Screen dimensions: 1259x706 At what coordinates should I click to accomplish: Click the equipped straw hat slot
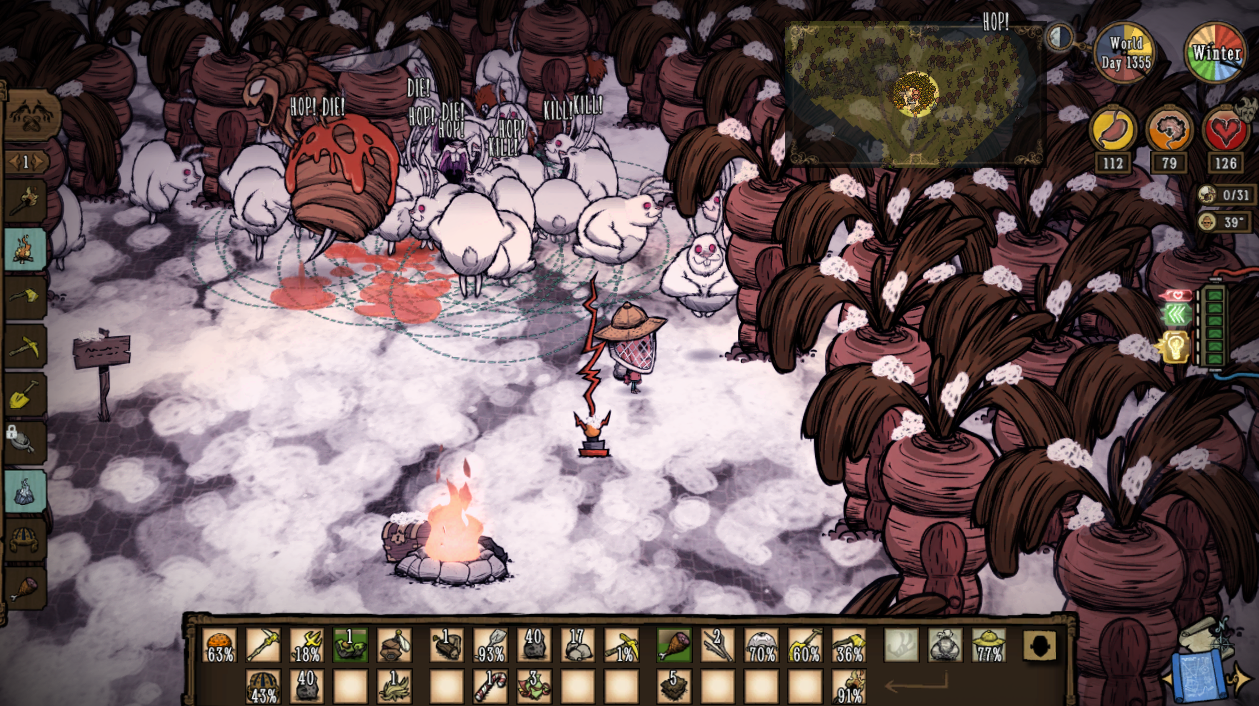coord(989,645)
